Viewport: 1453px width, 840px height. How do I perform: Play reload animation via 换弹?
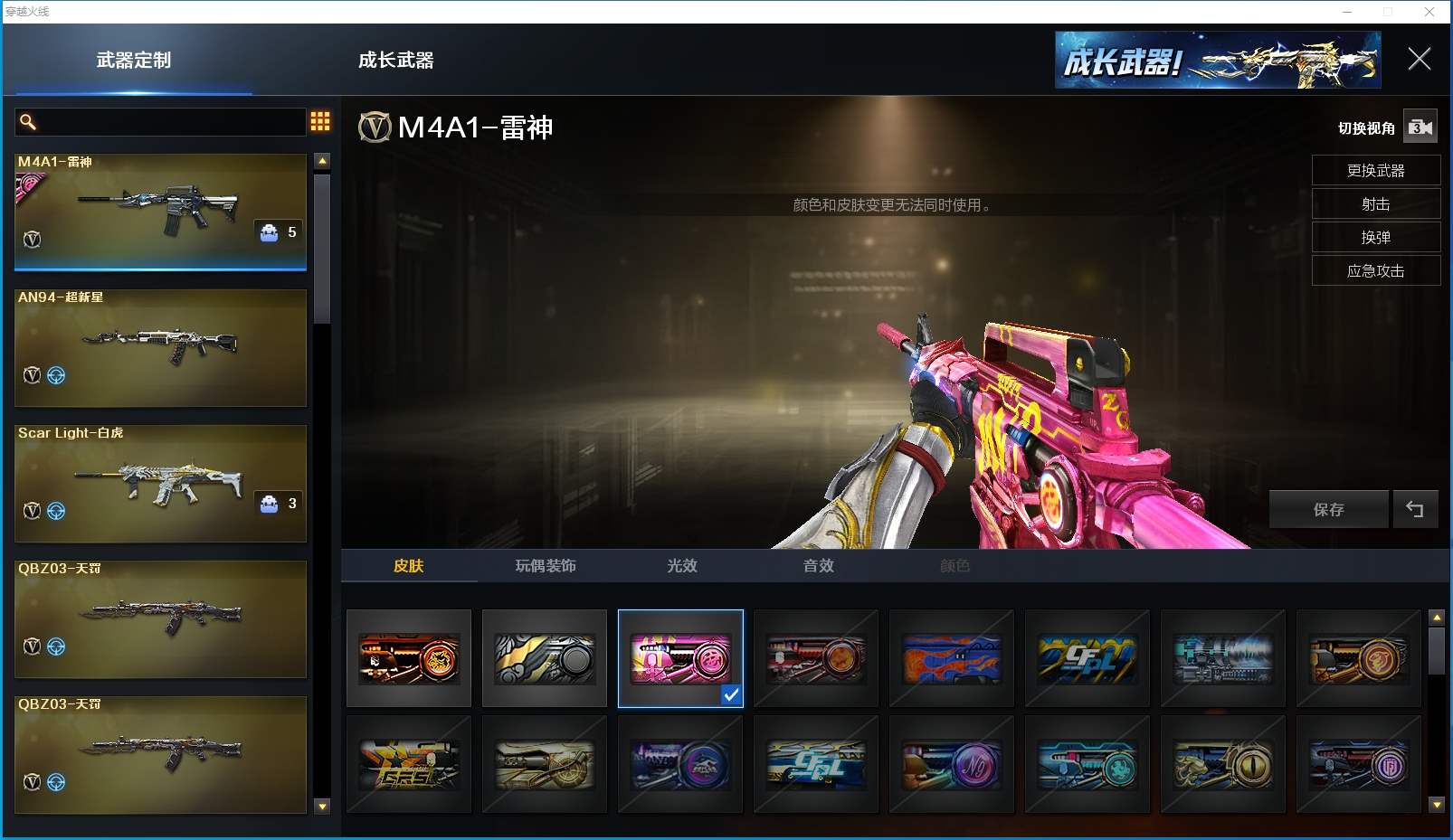(1375, 238)
